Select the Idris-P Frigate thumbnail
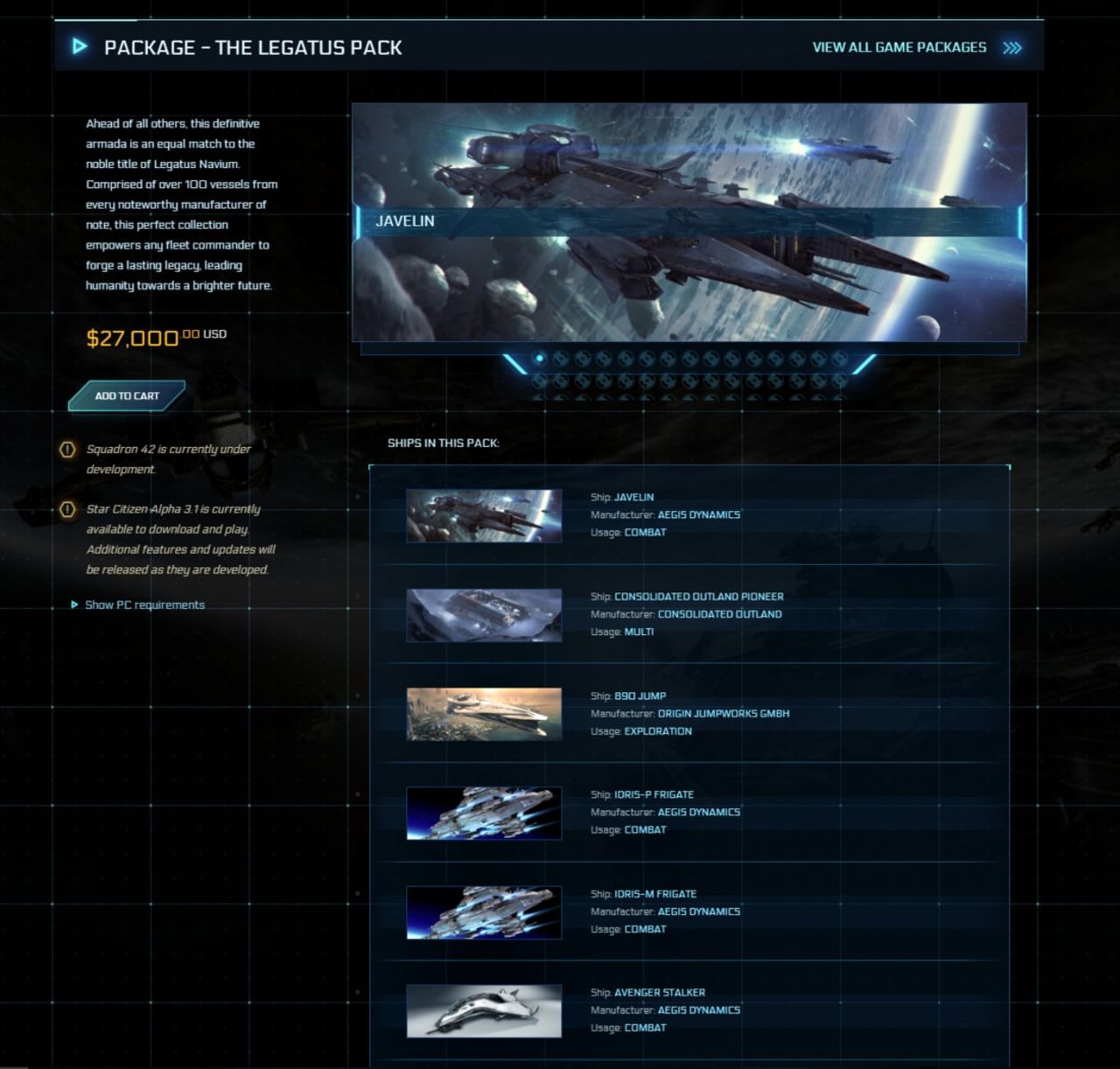The width and height of the screenshot is (1120, 1069). [483, 813]
